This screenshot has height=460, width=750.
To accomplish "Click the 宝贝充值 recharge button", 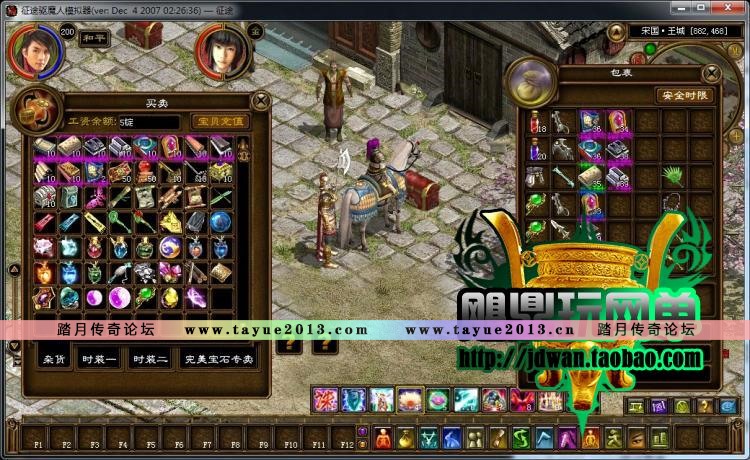I will pyautogui.click(x=217, y=121).
